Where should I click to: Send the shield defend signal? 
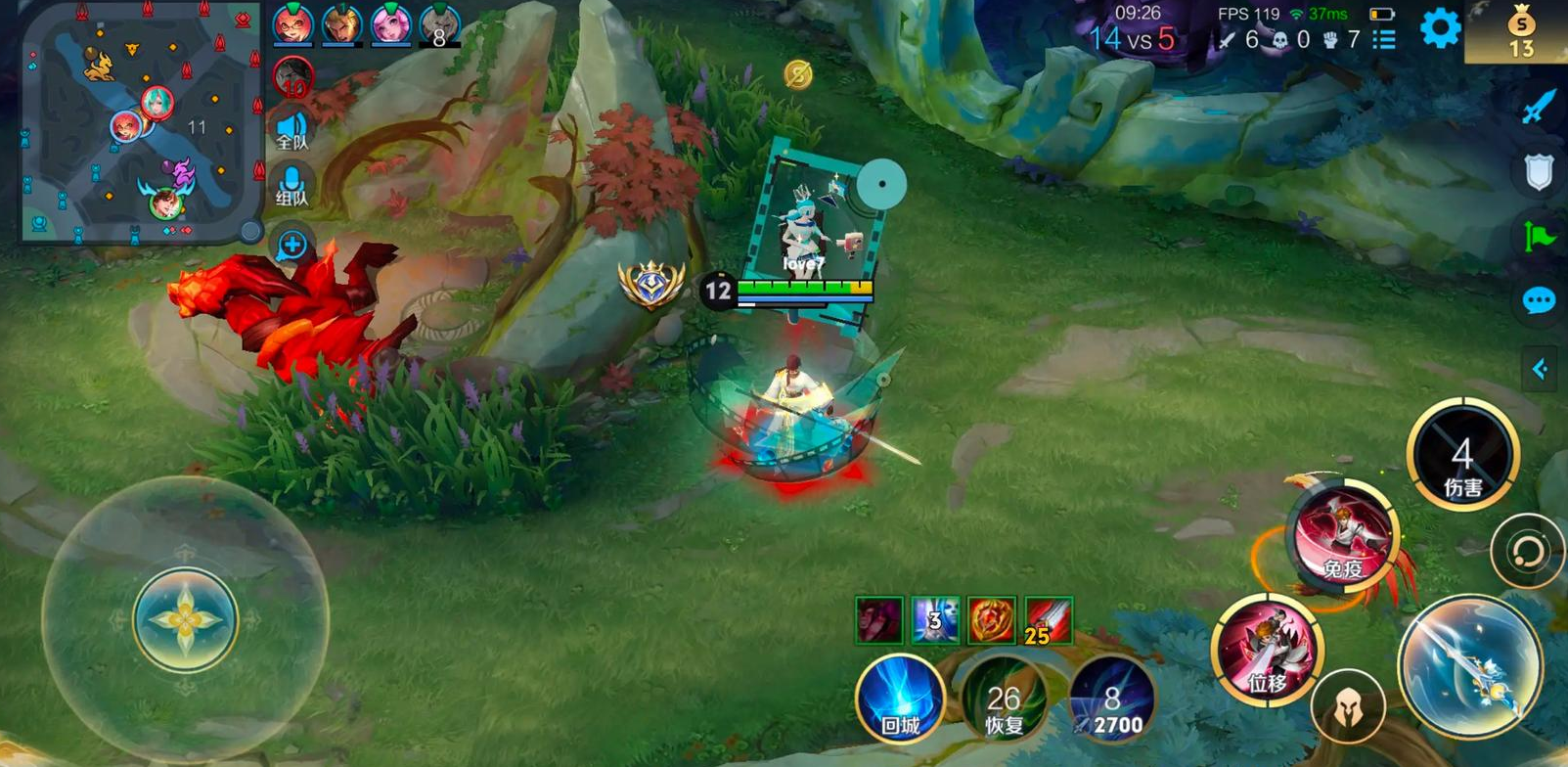(1539, 172)
